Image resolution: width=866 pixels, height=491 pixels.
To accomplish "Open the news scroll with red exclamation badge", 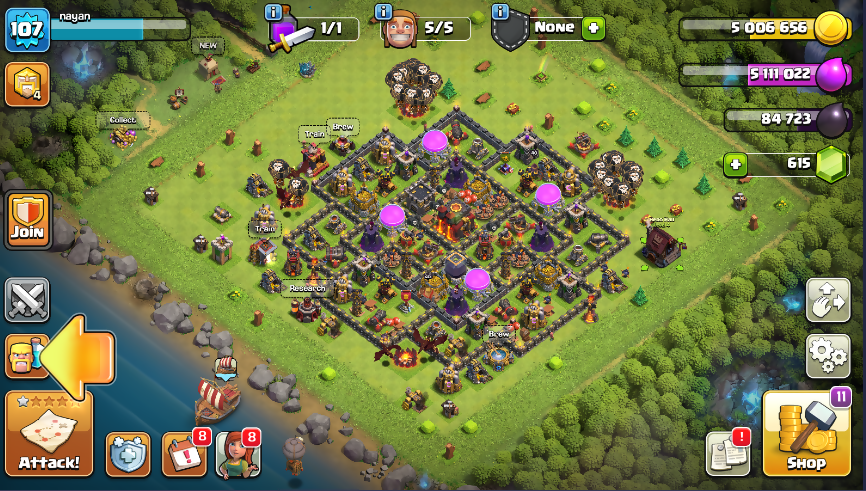I will pyautogui.click(x=727, y=454).
